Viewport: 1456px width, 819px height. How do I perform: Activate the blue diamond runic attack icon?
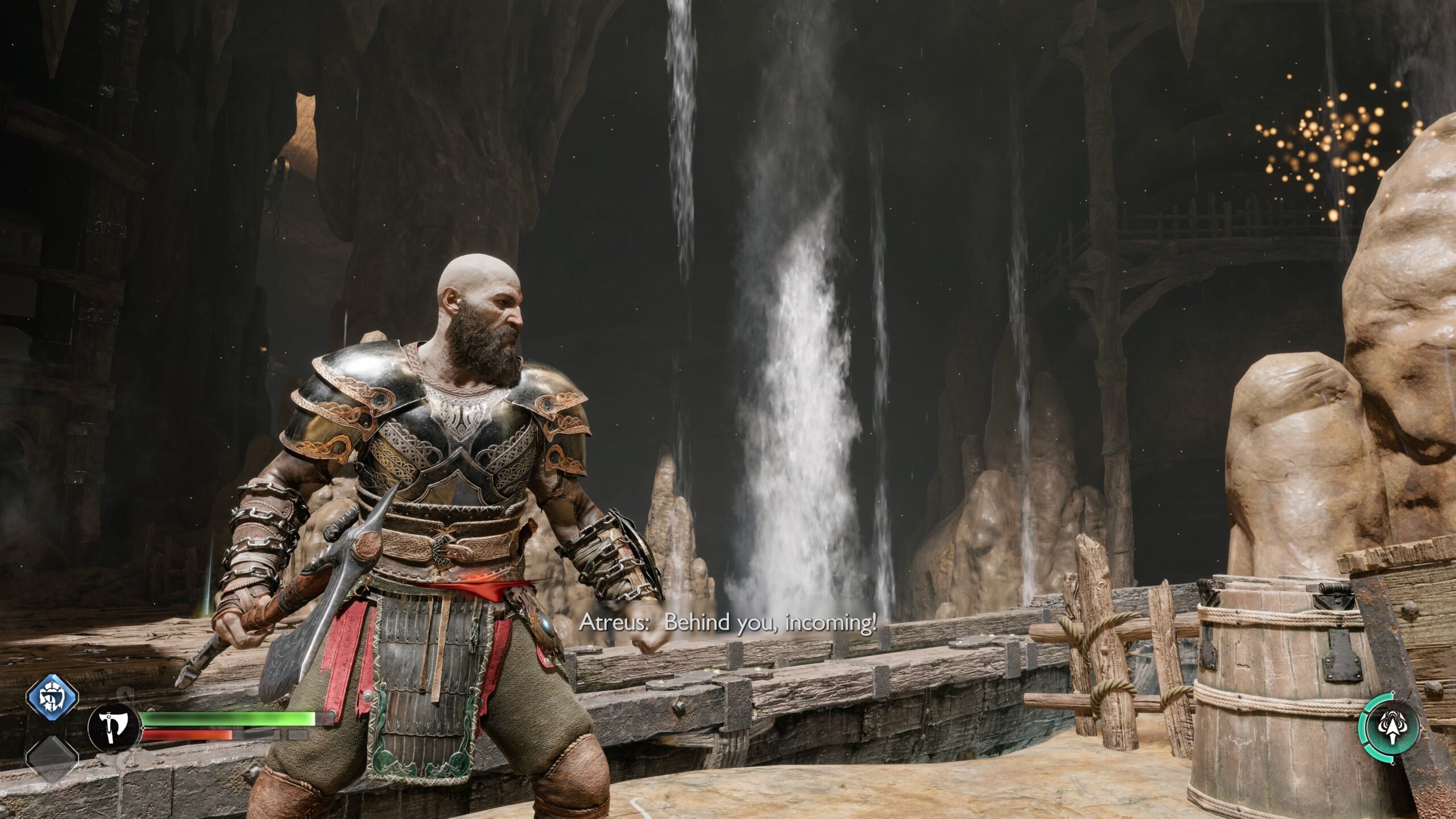click(x=52, y=697)
